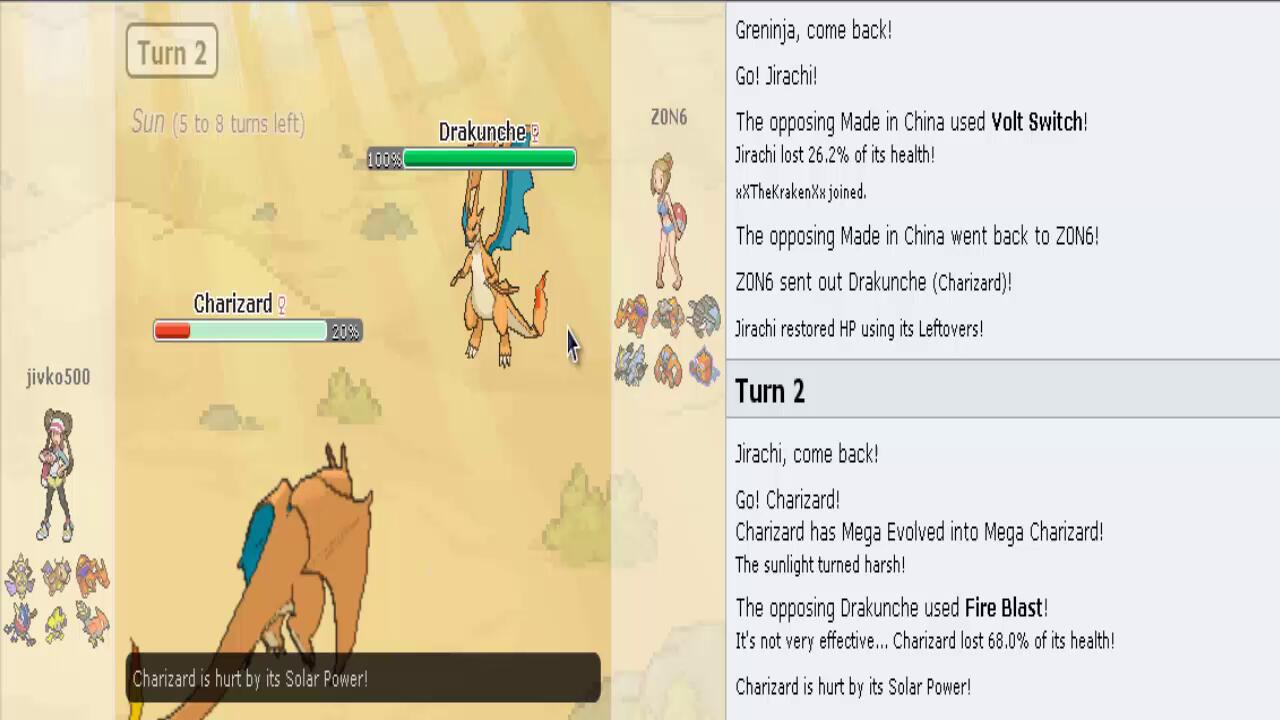Choose the yellow Jirachi team icon
This screenshot has height=720, width=1280.
tap(56, 623)
